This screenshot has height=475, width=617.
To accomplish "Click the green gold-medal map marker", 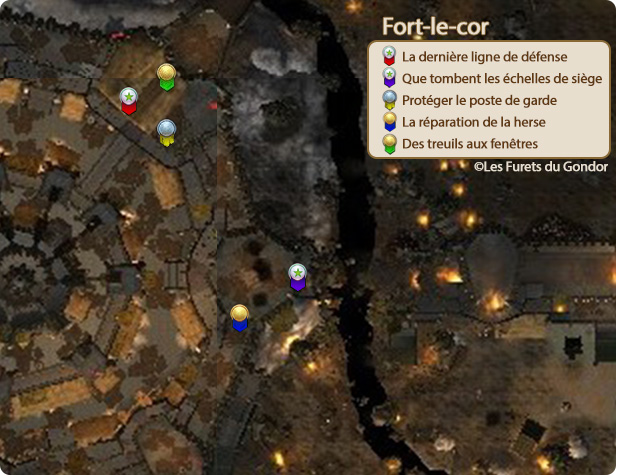I will coord(167,76).
